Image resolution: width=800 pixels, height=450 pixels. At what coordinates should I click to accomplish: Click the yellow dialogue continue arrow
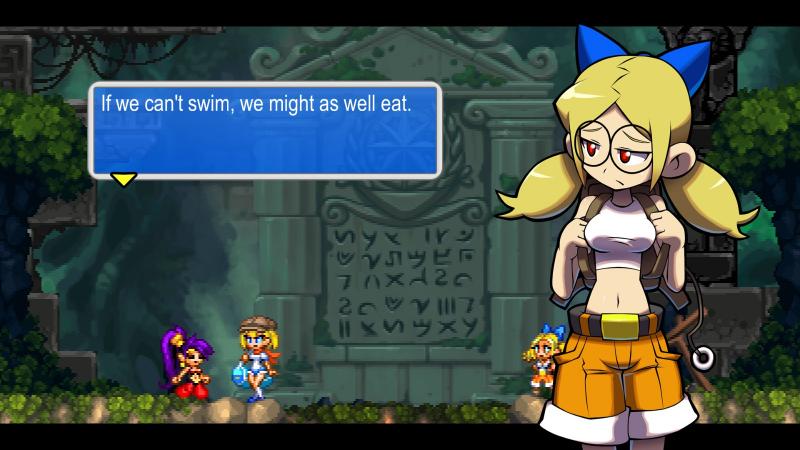(123, 180)
